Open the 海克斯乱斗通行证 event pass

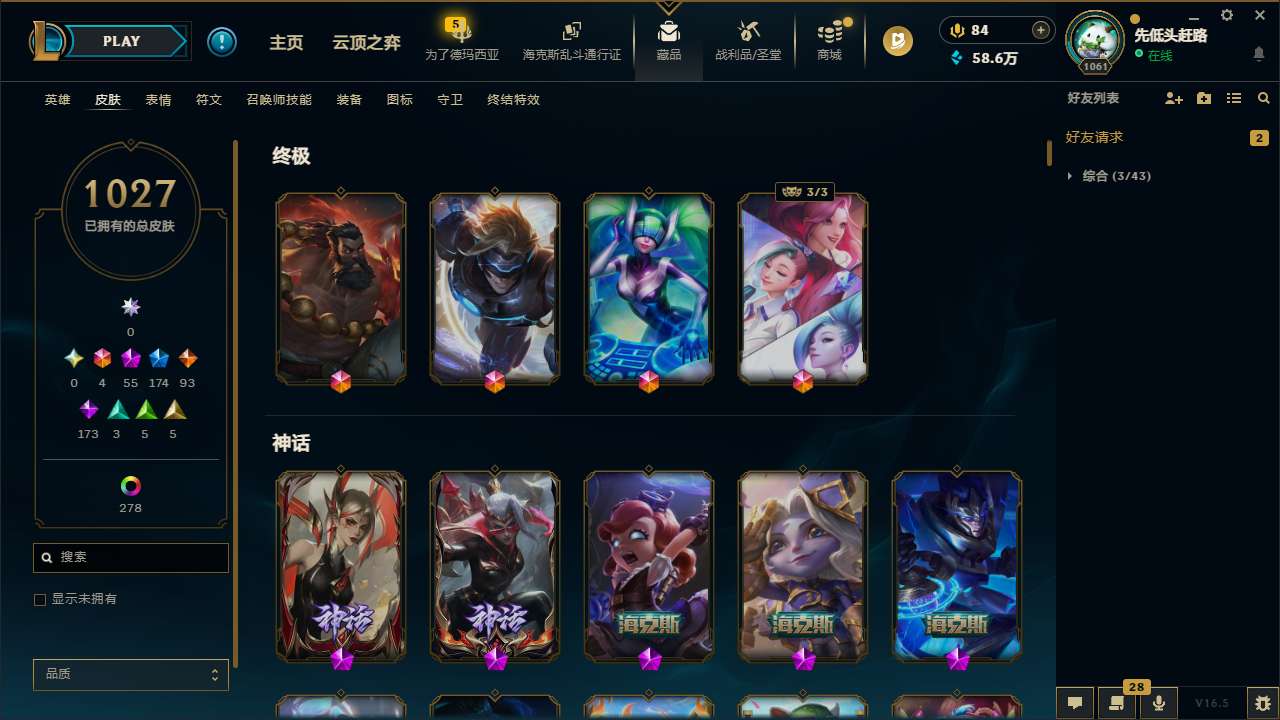[571, 40]
